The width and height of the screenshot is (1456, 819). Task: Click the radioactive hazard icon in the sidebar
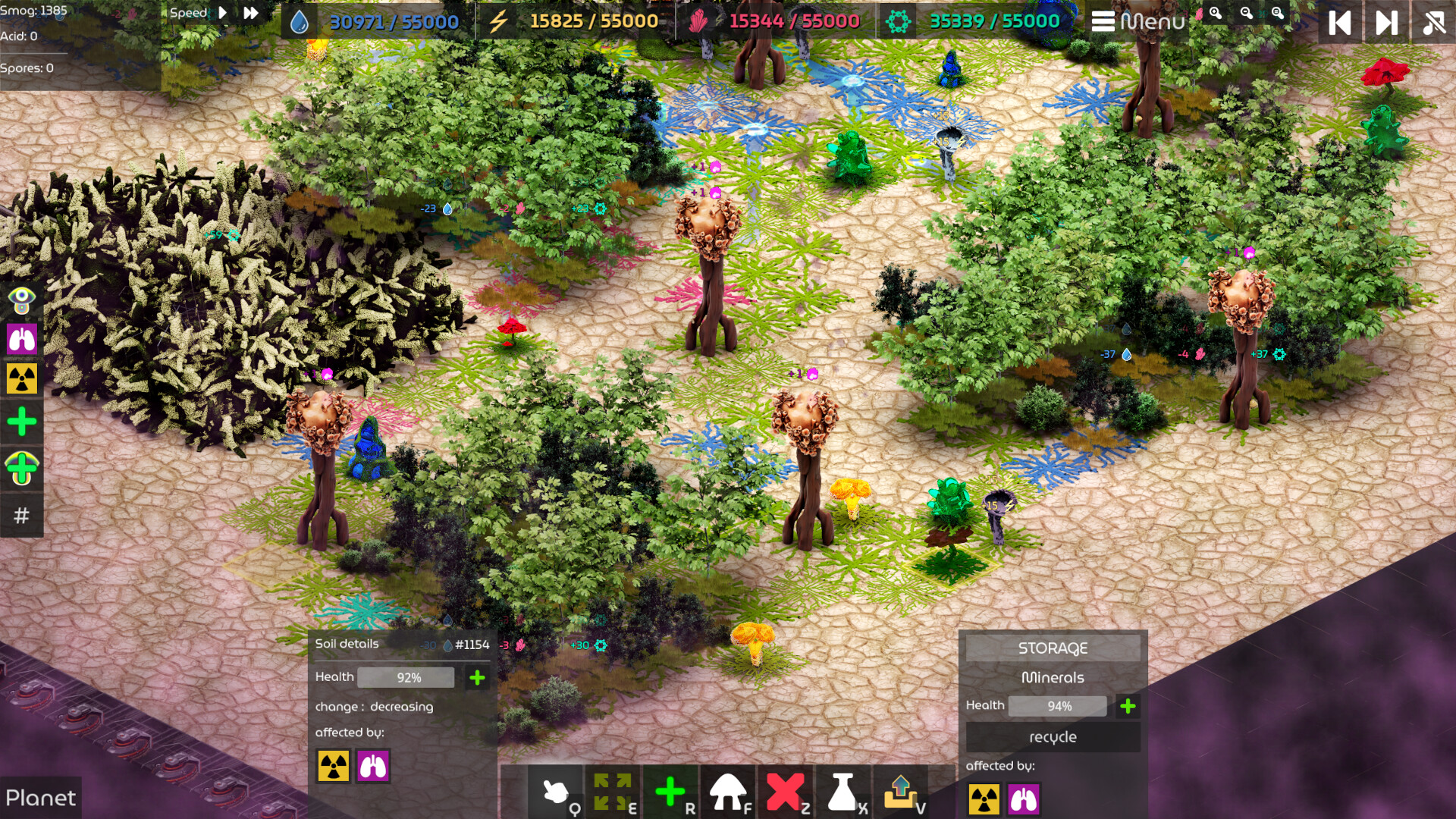point(22,379)
